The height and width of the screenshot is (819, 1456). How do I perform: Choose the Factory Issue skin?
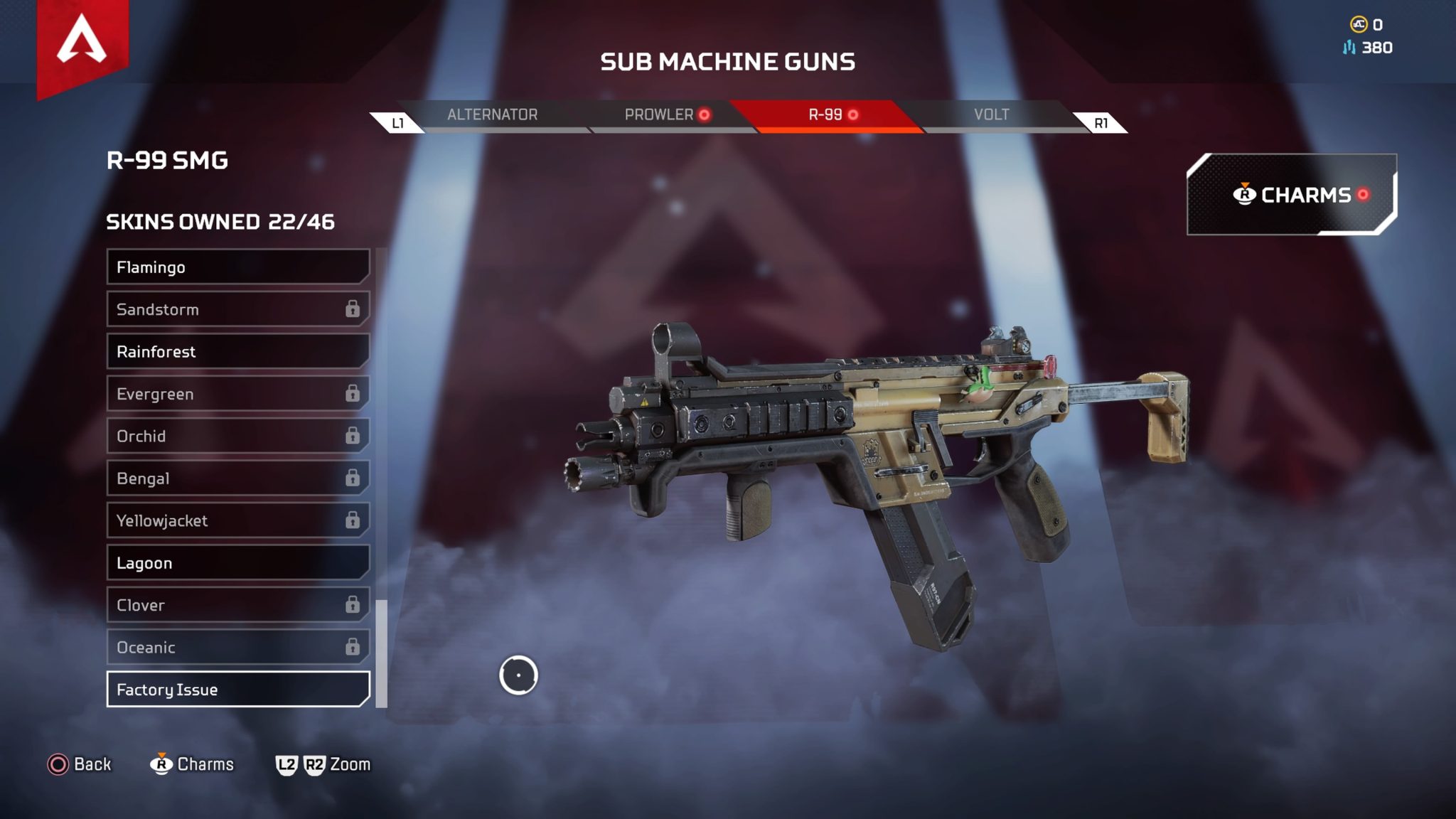237,690
